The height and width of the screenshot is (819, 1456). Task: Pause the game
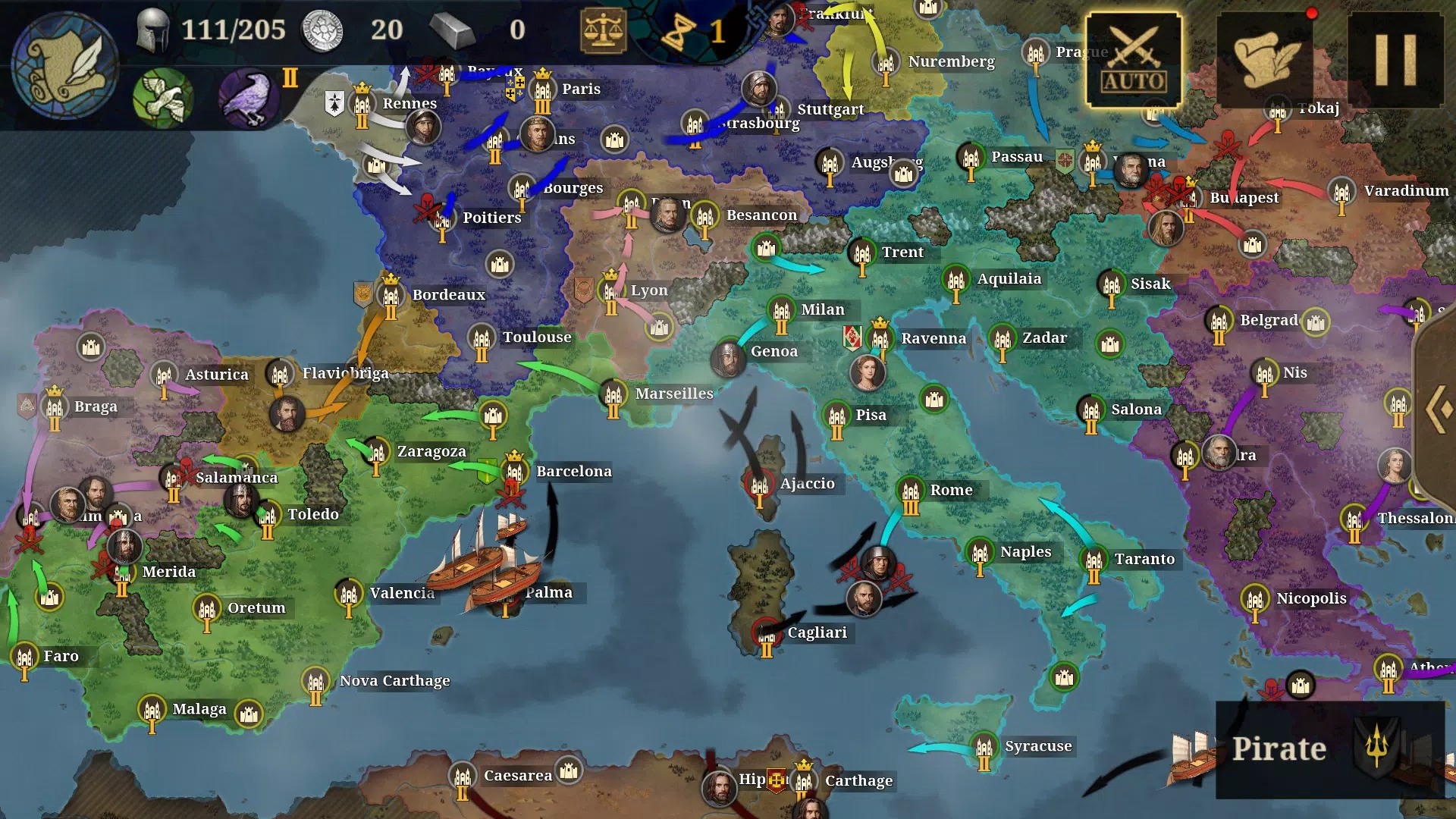click(x=1395, y=60)
